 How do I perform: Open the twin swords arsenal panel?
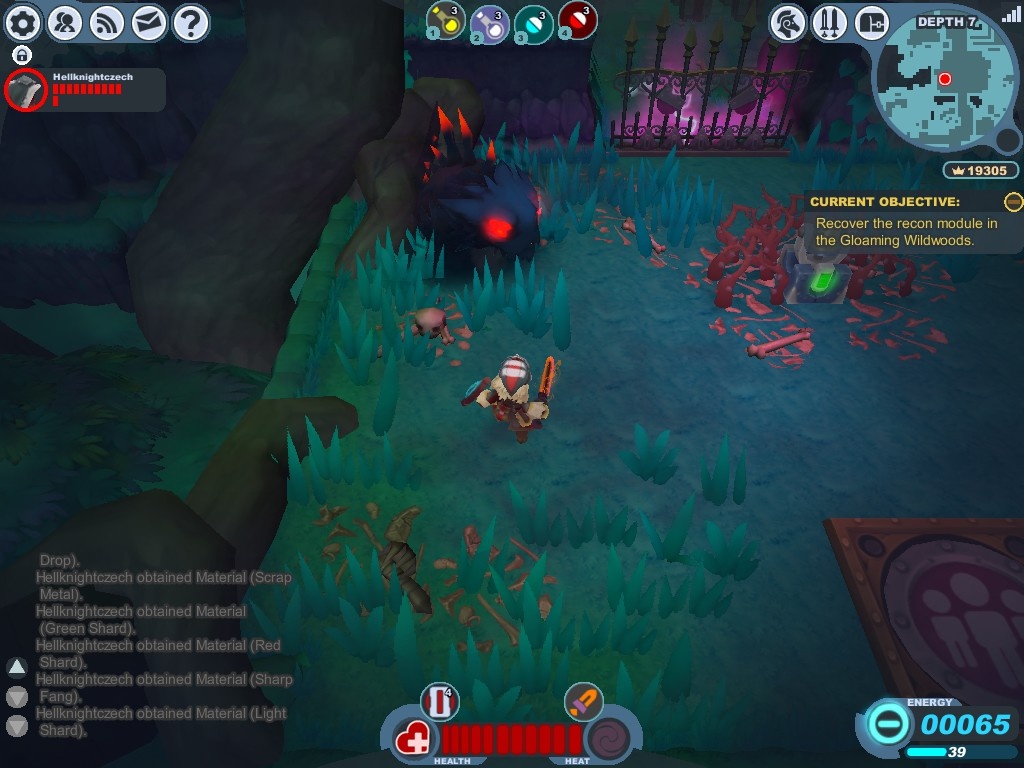coord(830,22)
